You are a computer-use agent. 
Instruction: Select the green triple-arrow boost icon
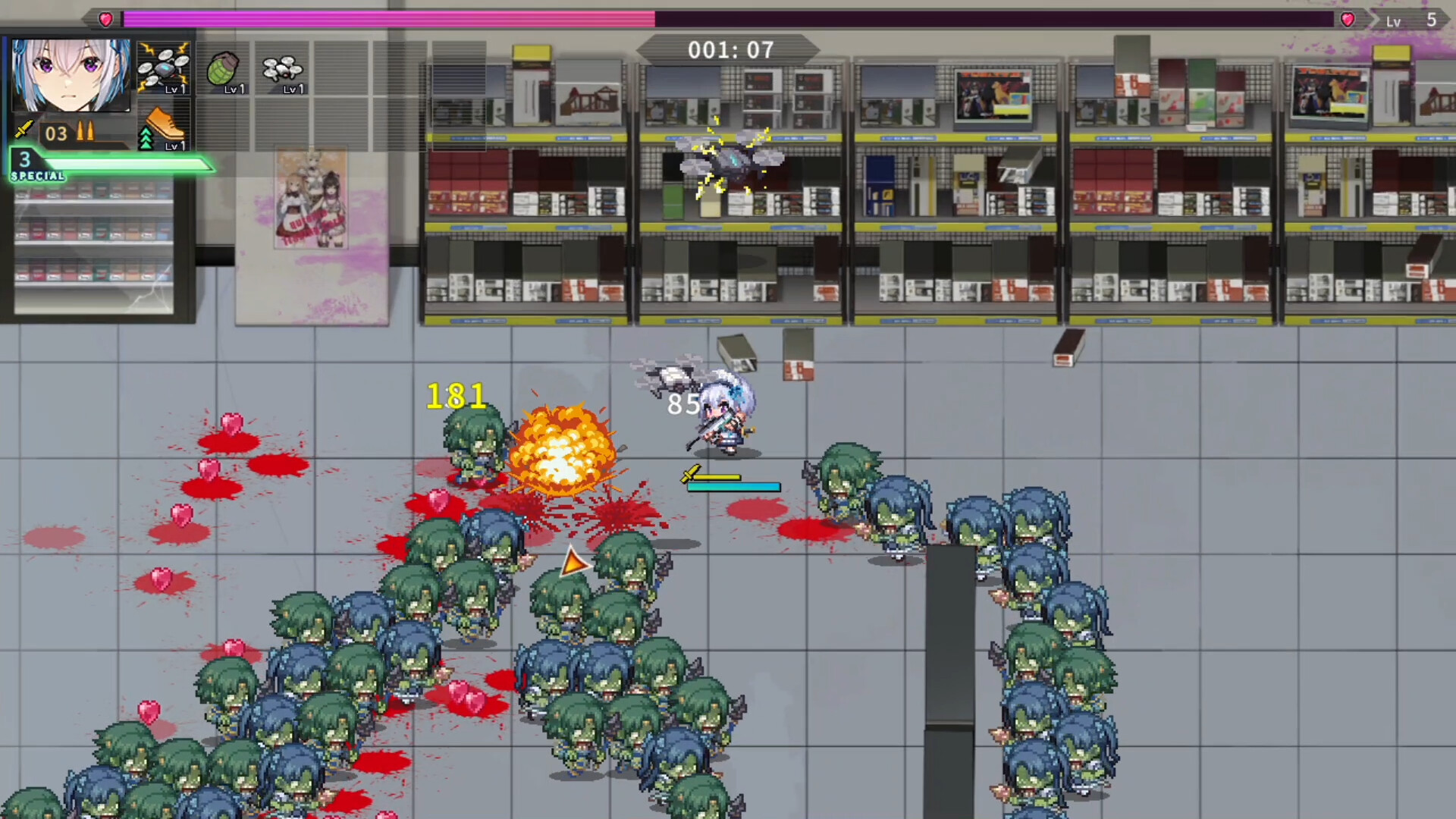[147, 136]
